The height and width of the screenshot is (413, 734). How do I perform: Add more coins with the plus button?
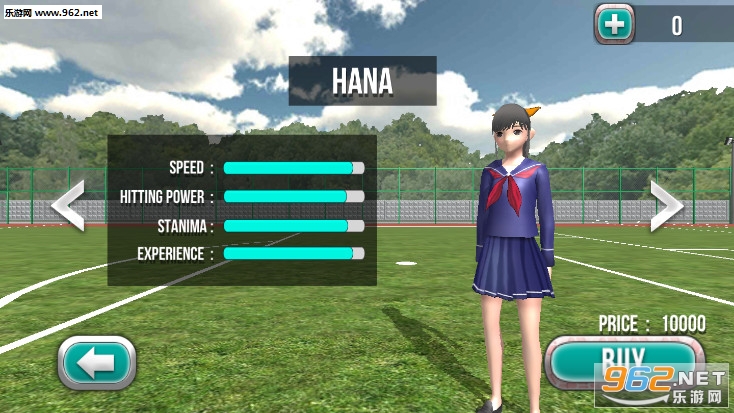615,24
